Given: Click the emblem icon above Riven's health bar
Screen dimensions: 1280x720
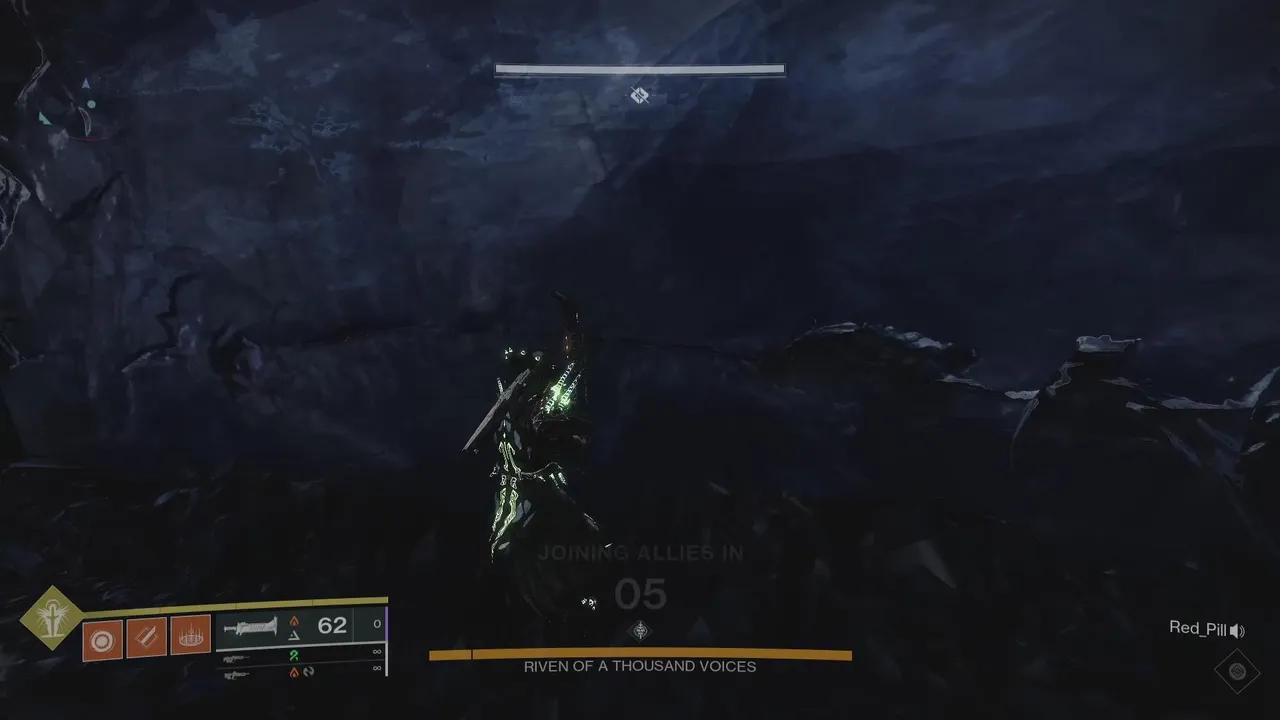Looking at the screenshot, I should tap(640, 630).
